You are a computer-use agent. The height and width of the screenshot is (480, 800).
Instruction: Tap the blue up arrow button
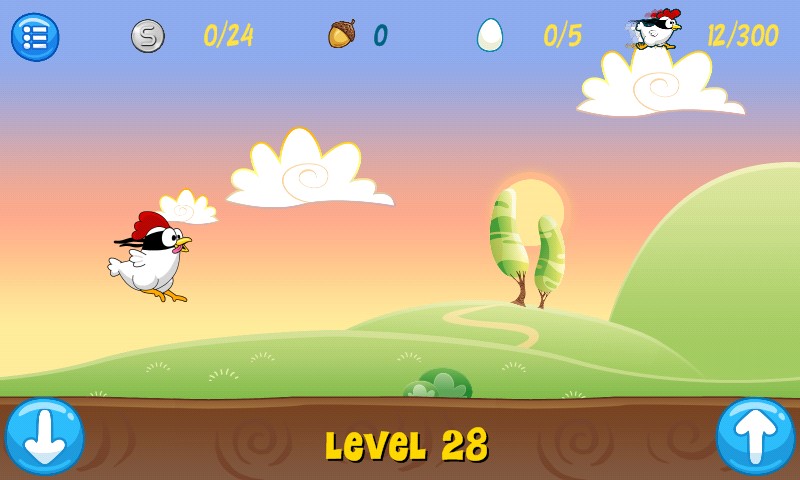coord(755,437)
